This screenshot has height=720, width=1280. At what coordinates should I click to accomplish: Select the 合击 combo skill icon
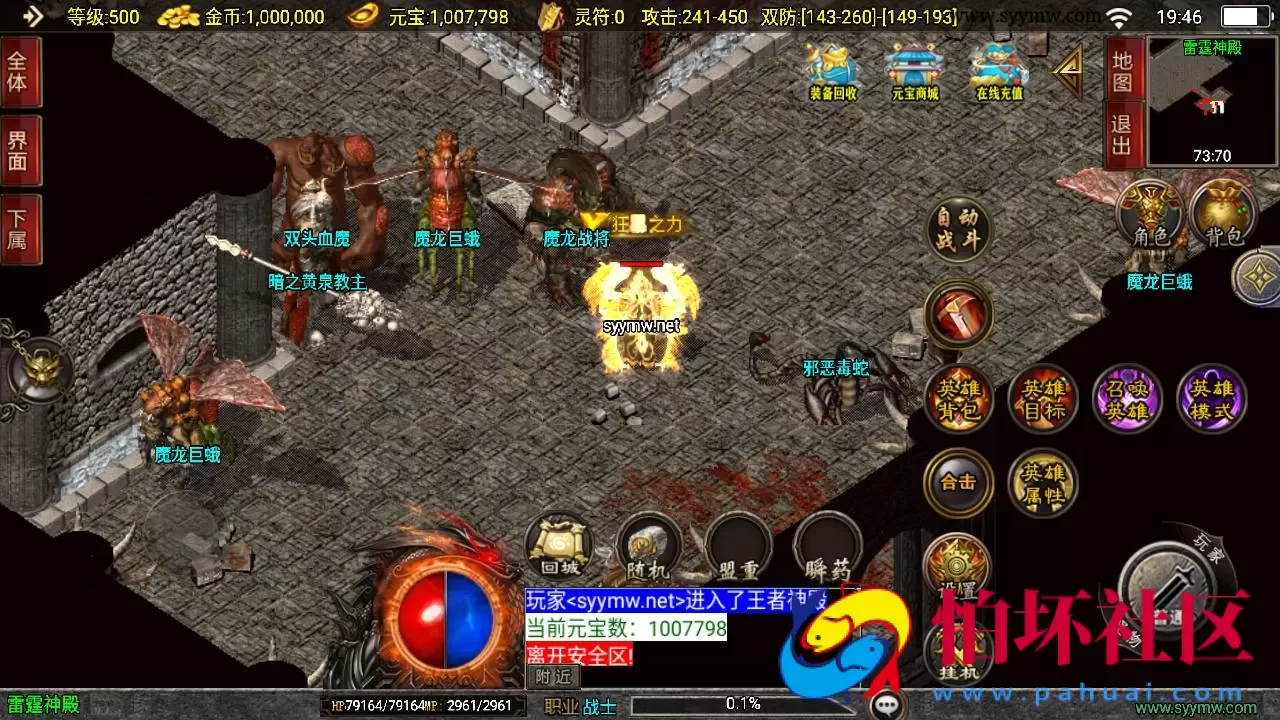click(958, 482)
